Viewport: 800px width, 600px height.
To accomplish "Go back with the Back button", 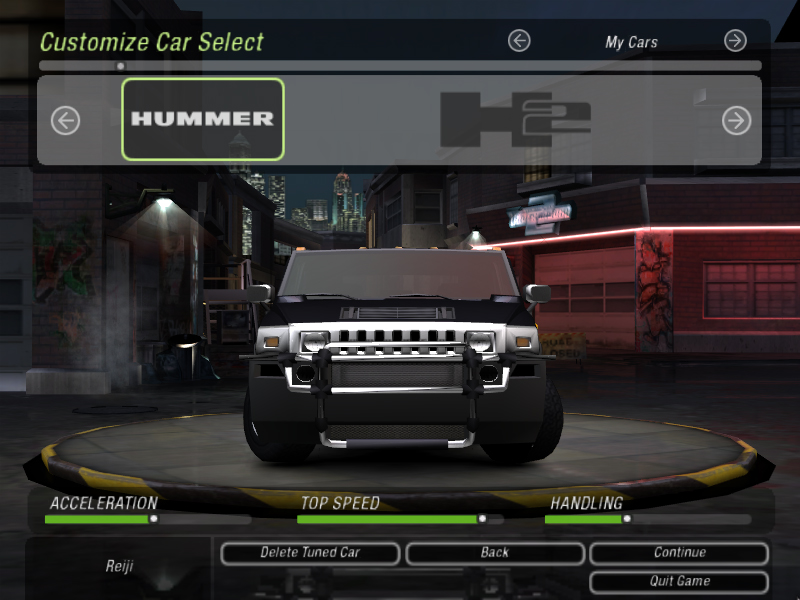I will point(494,553).
